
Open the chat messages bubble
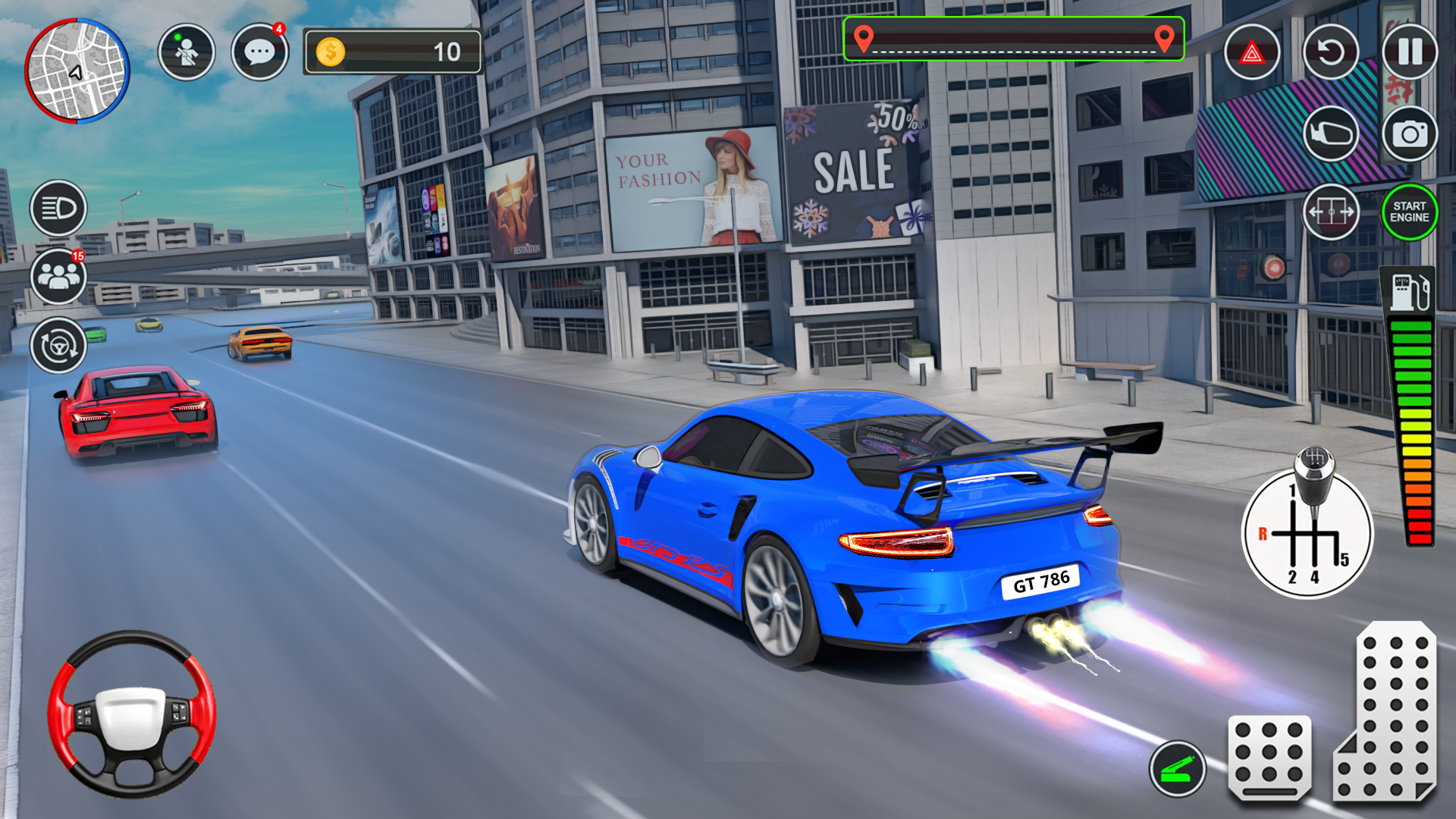click(259, 52)
